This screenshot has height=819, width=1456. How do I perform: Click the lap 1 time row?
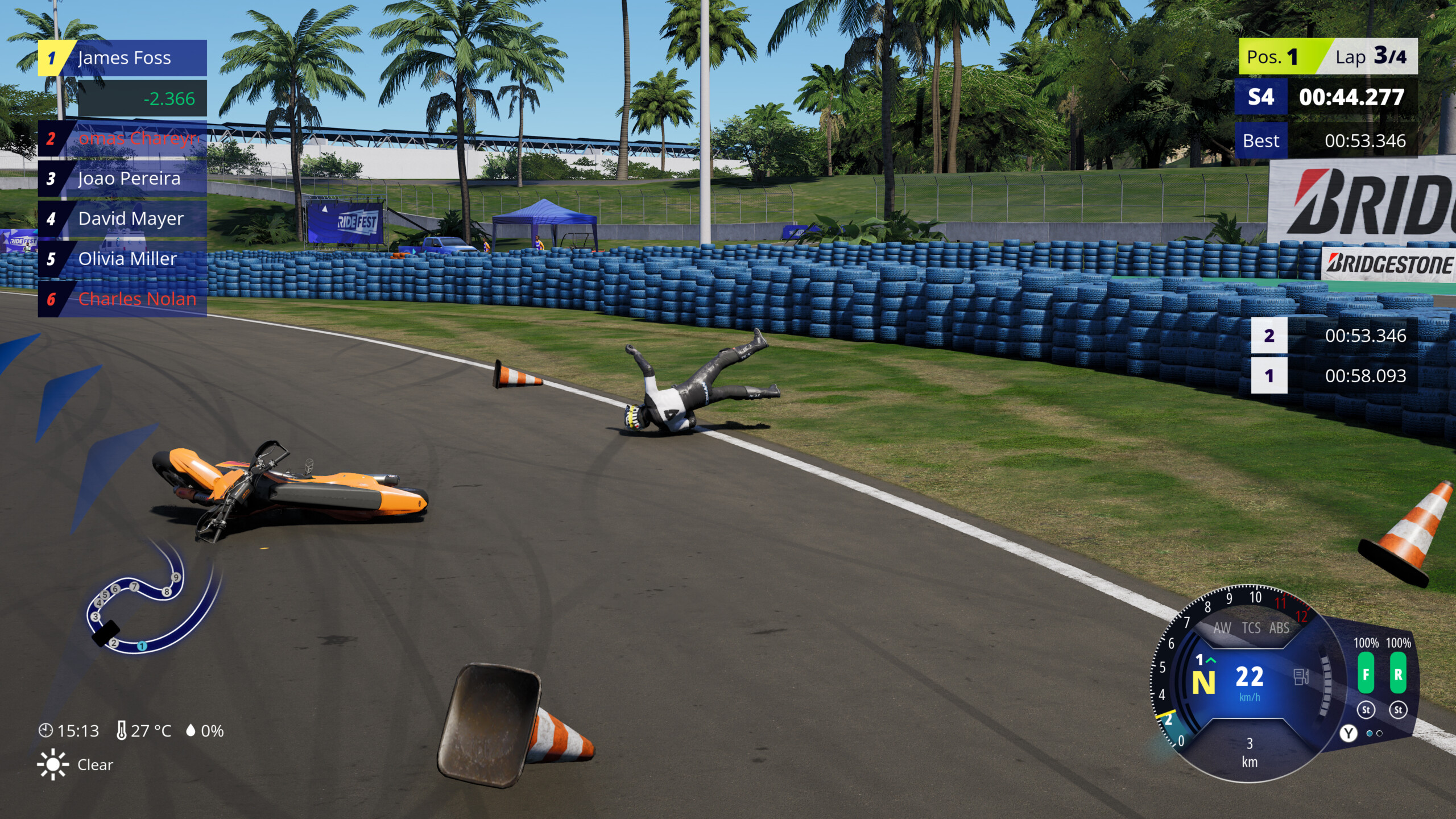point(1334,376)
